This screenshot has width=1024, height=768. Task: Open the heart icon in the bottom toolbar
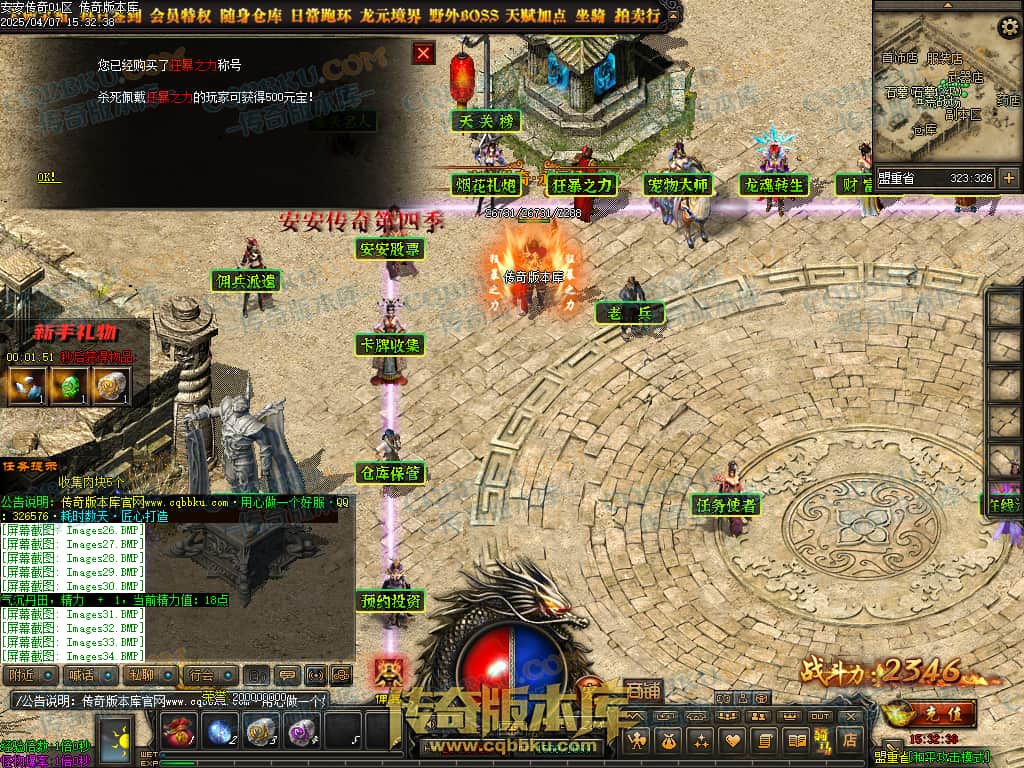click(x=733, y=740)
